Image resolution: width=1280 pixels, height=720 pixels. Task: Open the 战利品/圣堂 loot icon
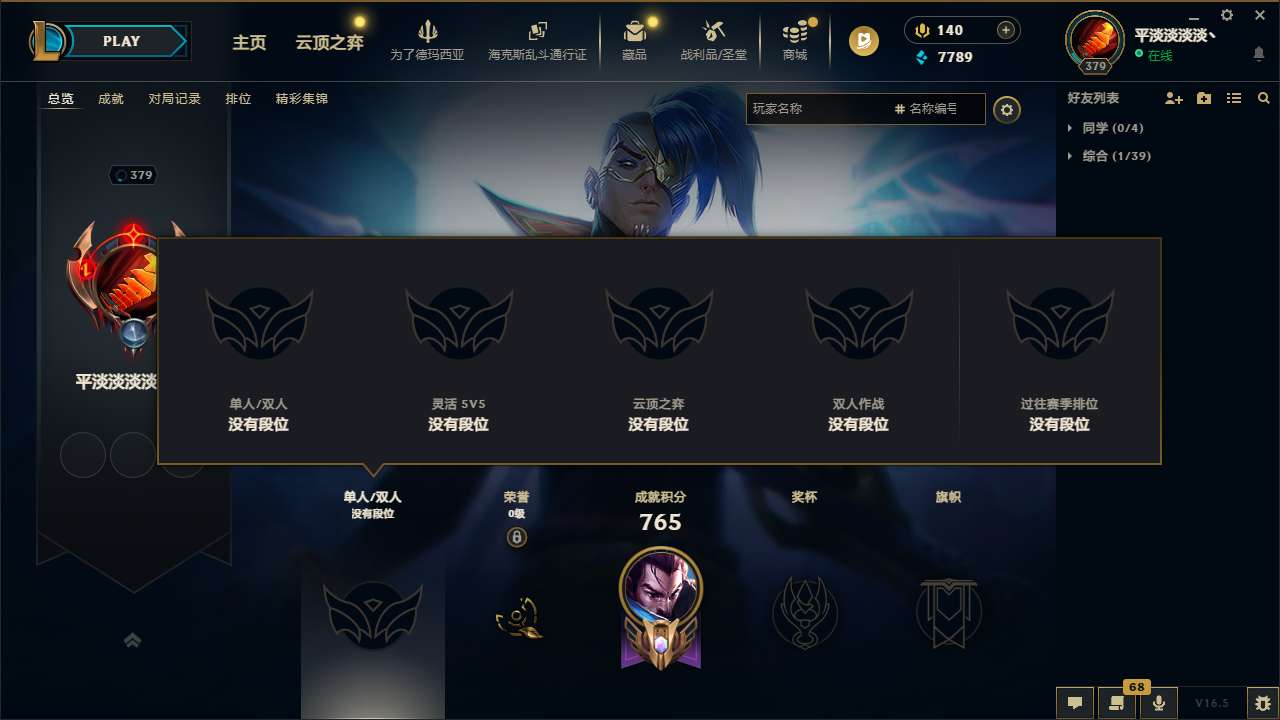[714, 33]
